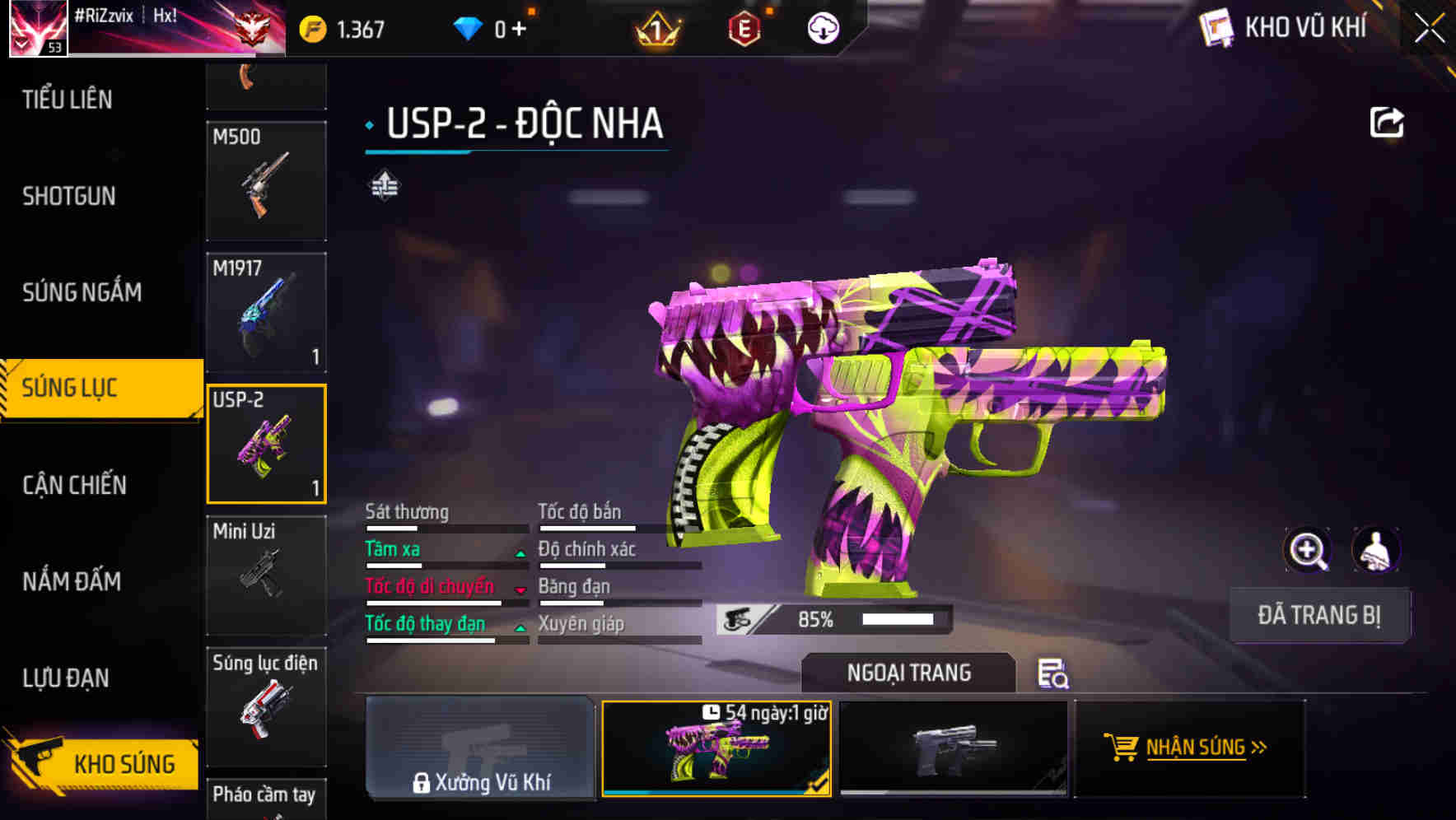Click the cloud download icon in top bar
The width and height of the screenshot is (1456, 820).
822,27
